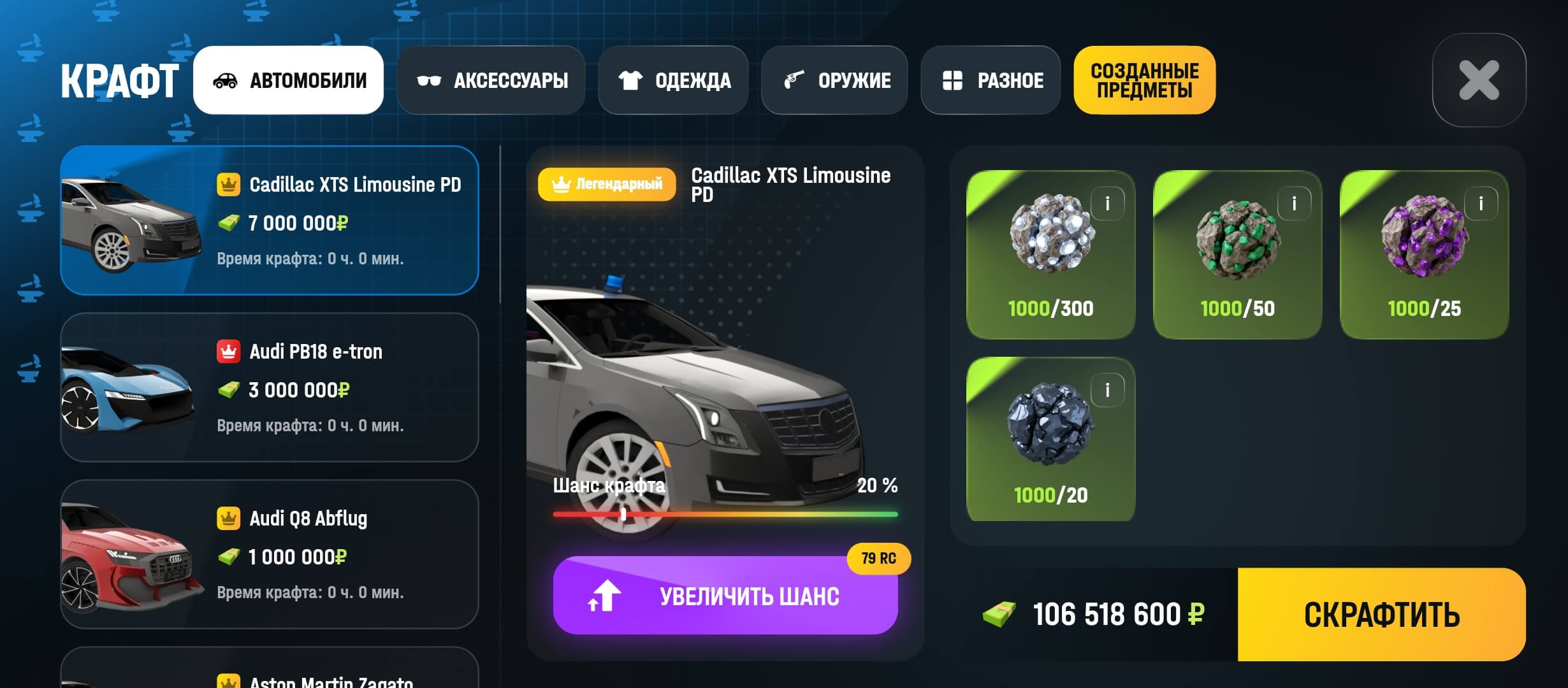Image resolution: width=1568 pixels, height=688 pixels.
Task: Pick the Audi Q8 Abflug recipe
Action: click(269, 554)
